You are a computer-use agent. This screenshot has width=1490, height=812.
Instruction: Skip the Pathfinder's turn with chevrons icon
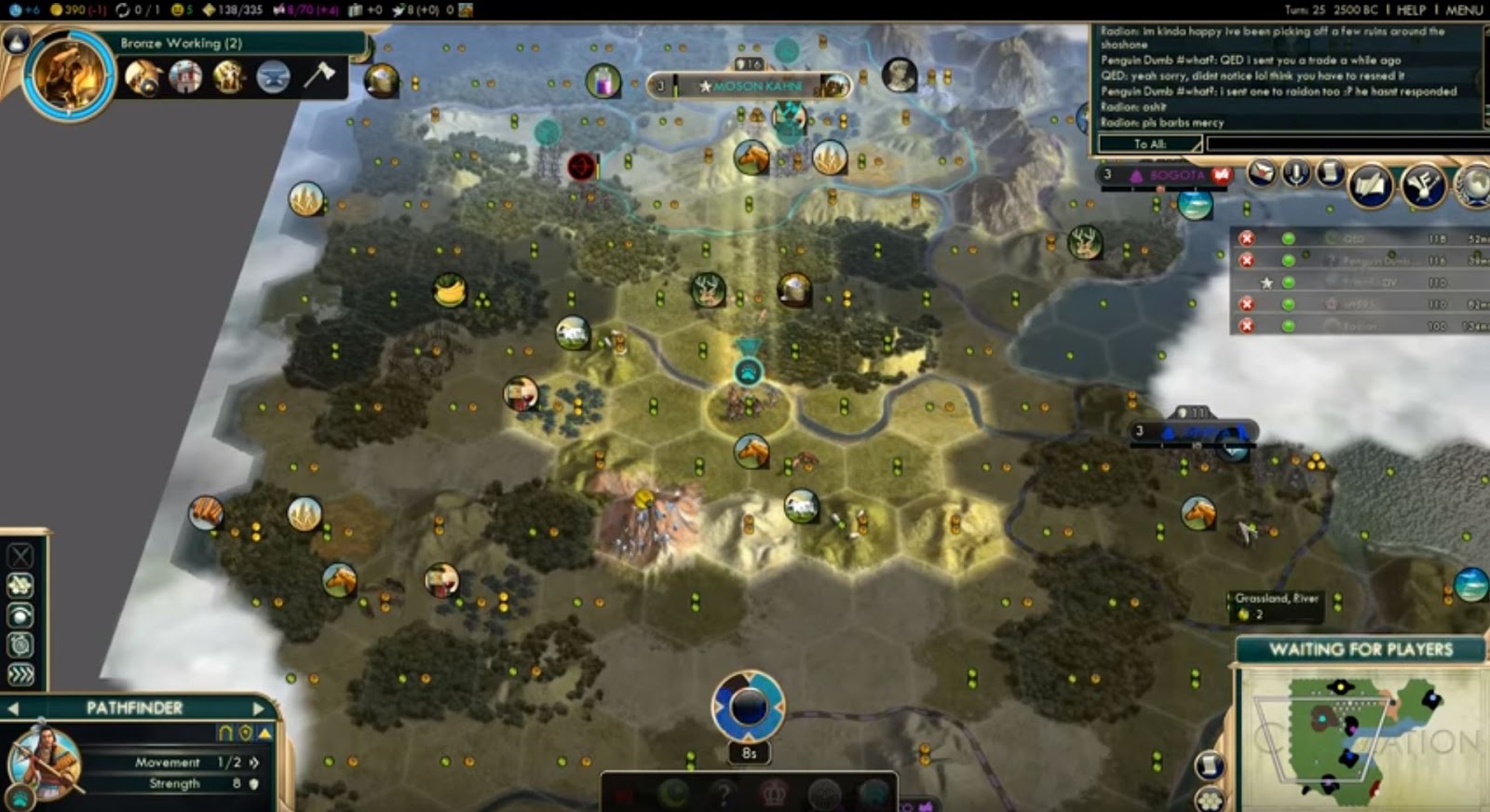[x=20, y=672]
